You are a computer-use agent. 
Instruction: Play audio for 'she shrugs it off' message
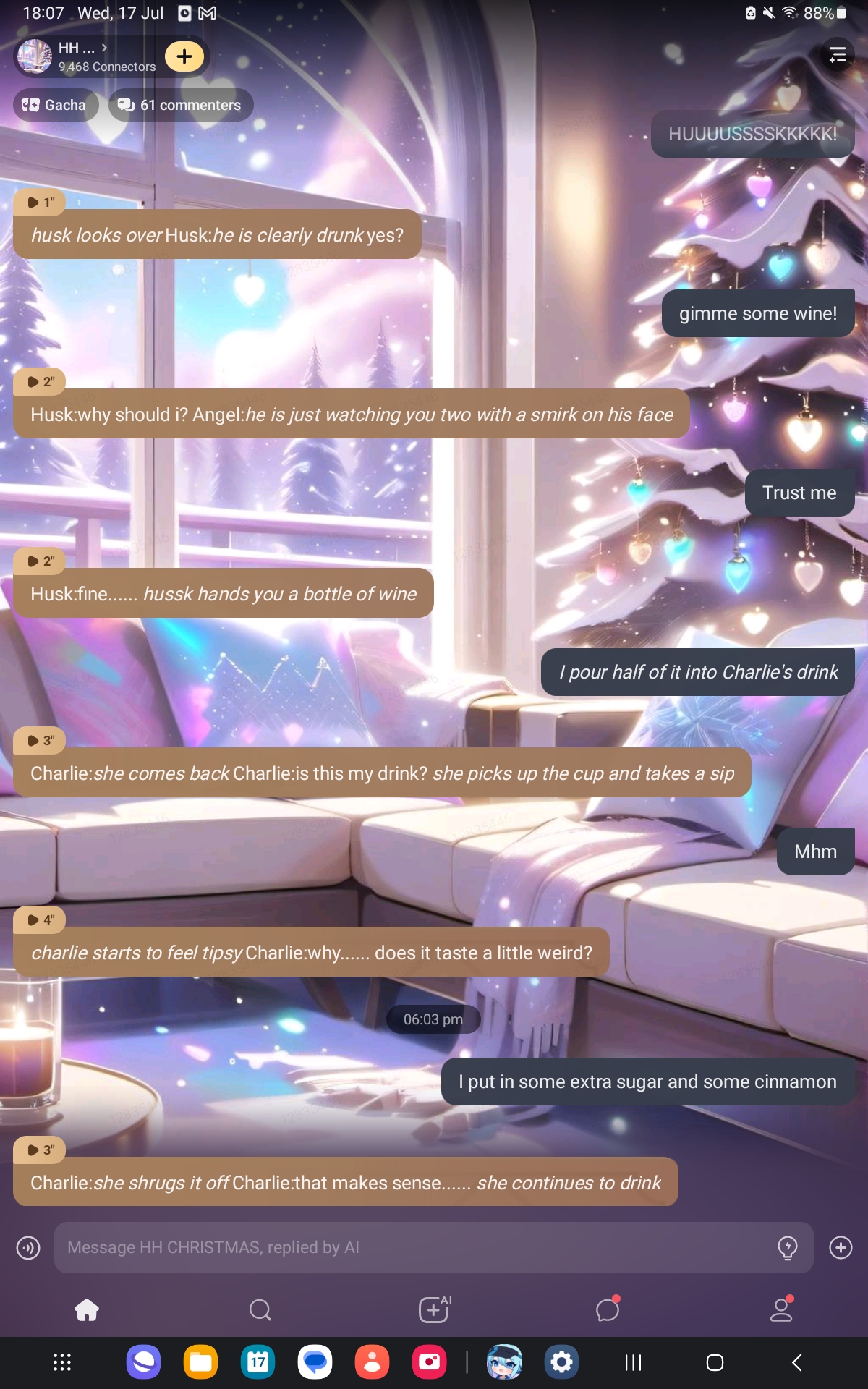pos(40,1150)
